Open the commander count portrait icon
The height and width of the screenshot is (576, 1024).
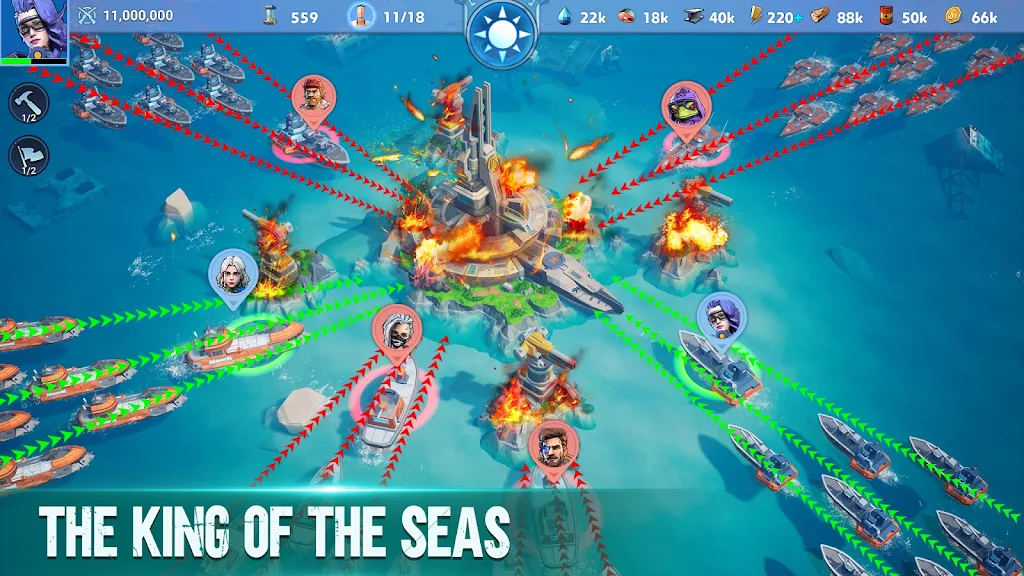pos(358,16)
